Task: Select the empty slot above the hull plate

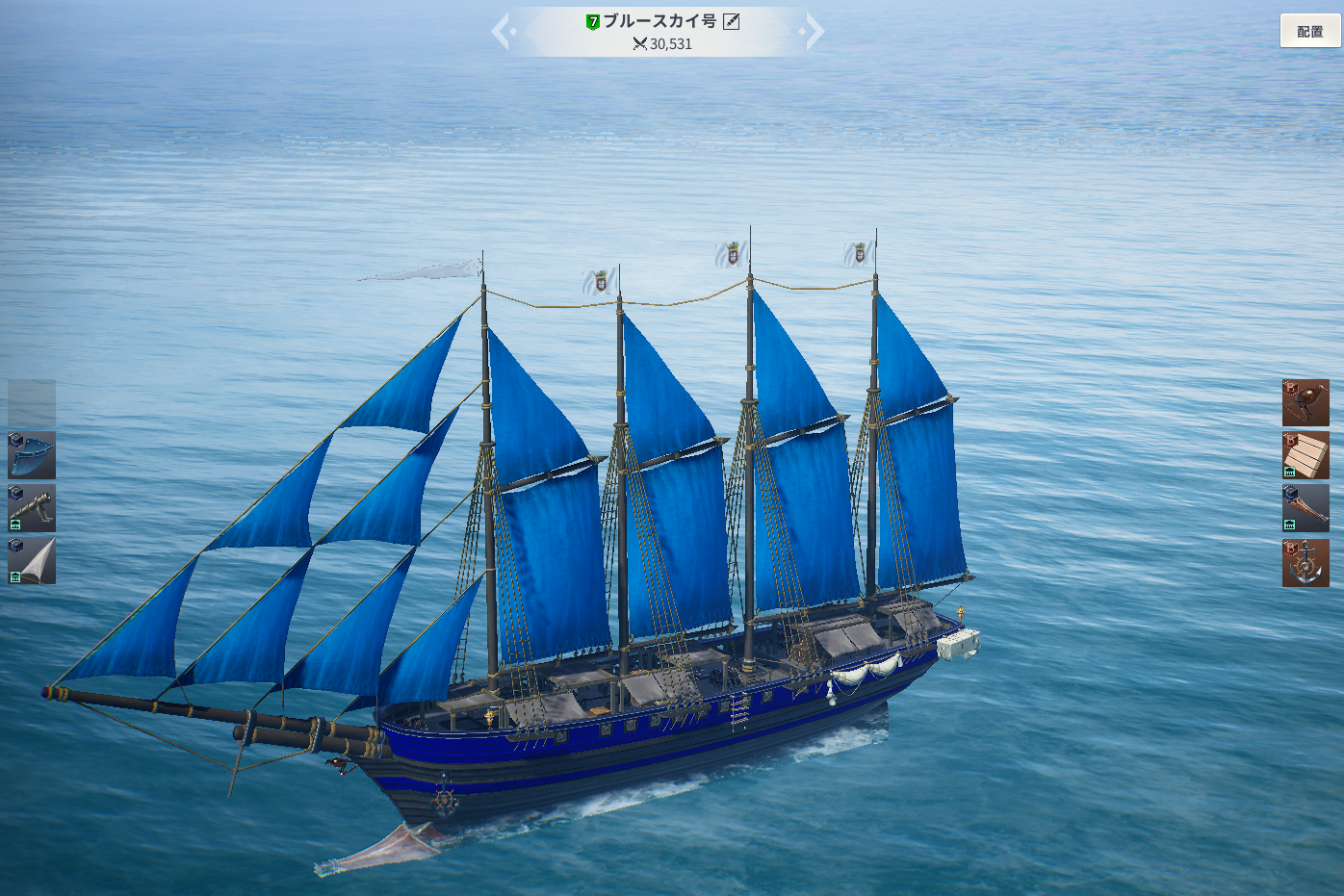Action: pos(32,402)
